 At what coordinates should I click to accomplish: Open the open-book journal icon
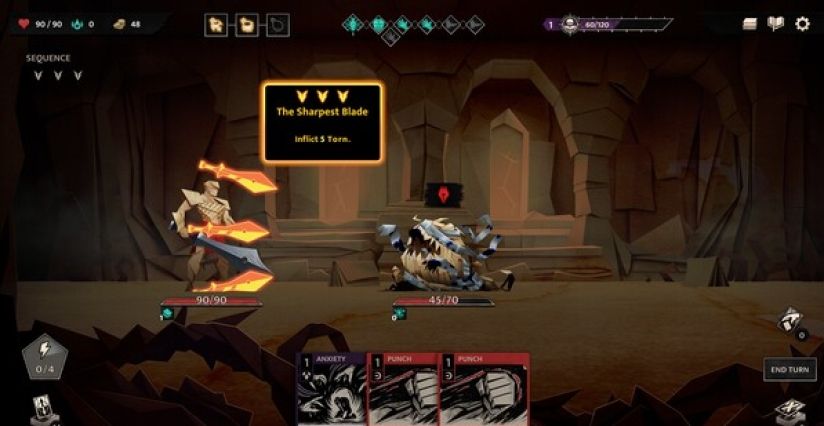pos(775,24)
